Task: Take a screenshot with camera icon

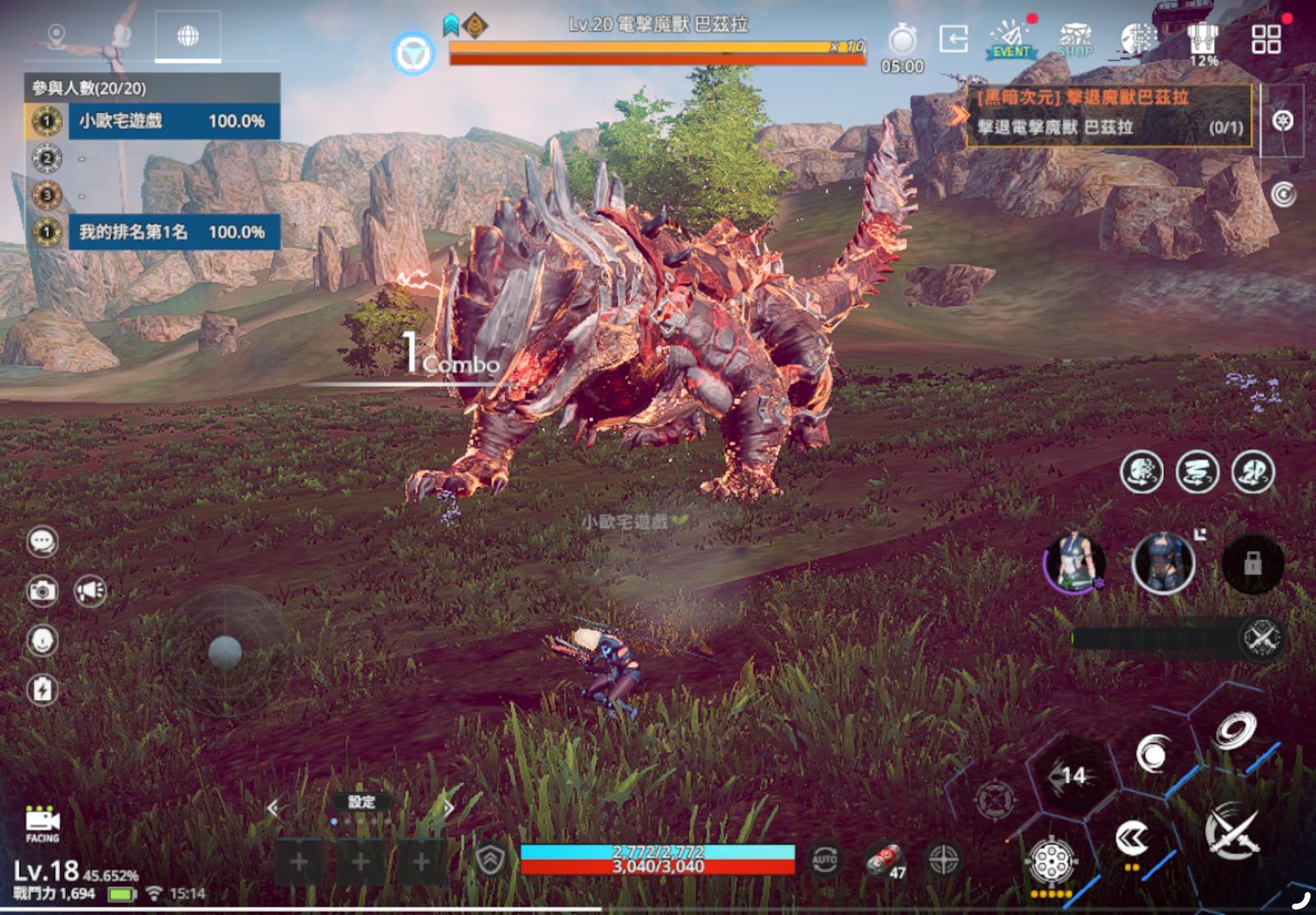Action: pos(42,591)
